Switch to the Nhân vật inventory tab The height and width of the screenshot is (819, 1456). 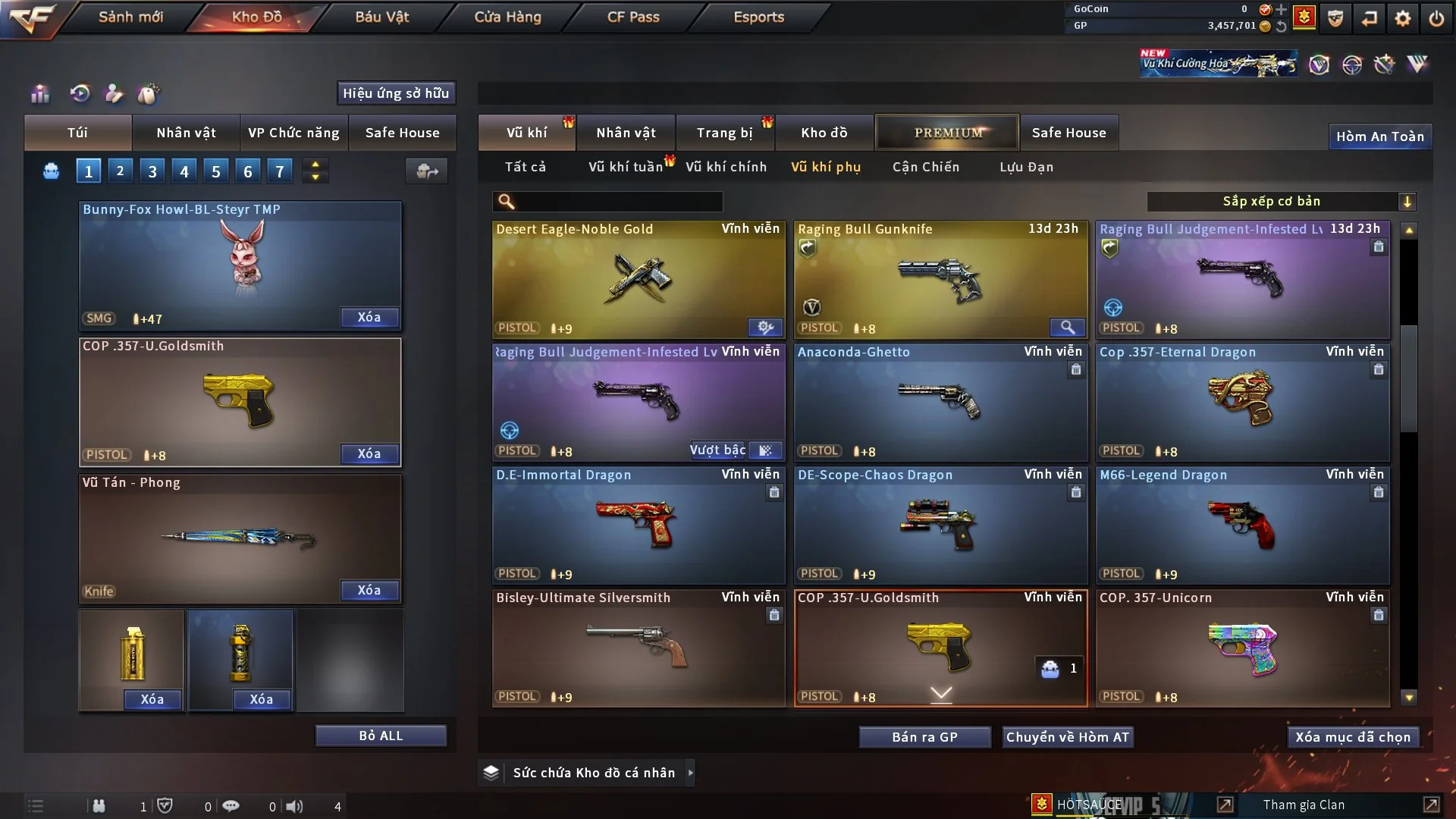point(626,133)
